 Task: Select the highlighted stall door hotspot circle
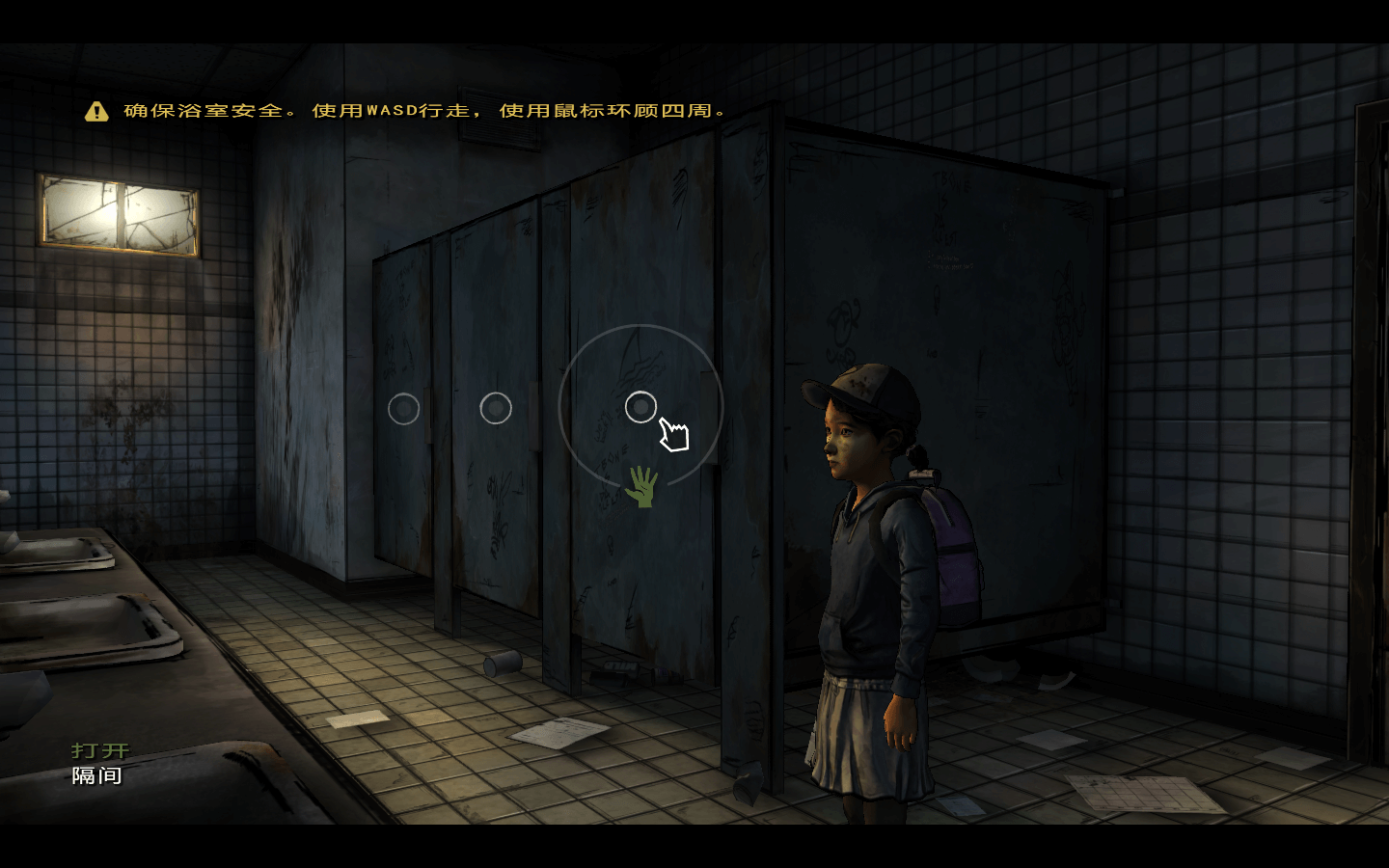pos(640,407)
